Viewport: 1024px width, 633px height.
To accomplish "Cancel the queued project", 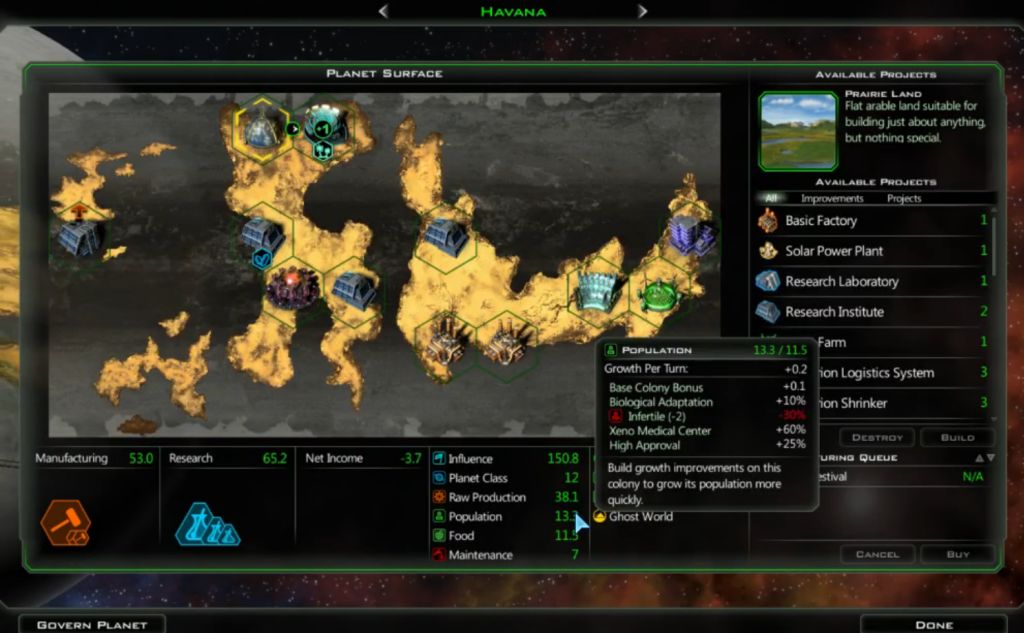I will (876, 554).
